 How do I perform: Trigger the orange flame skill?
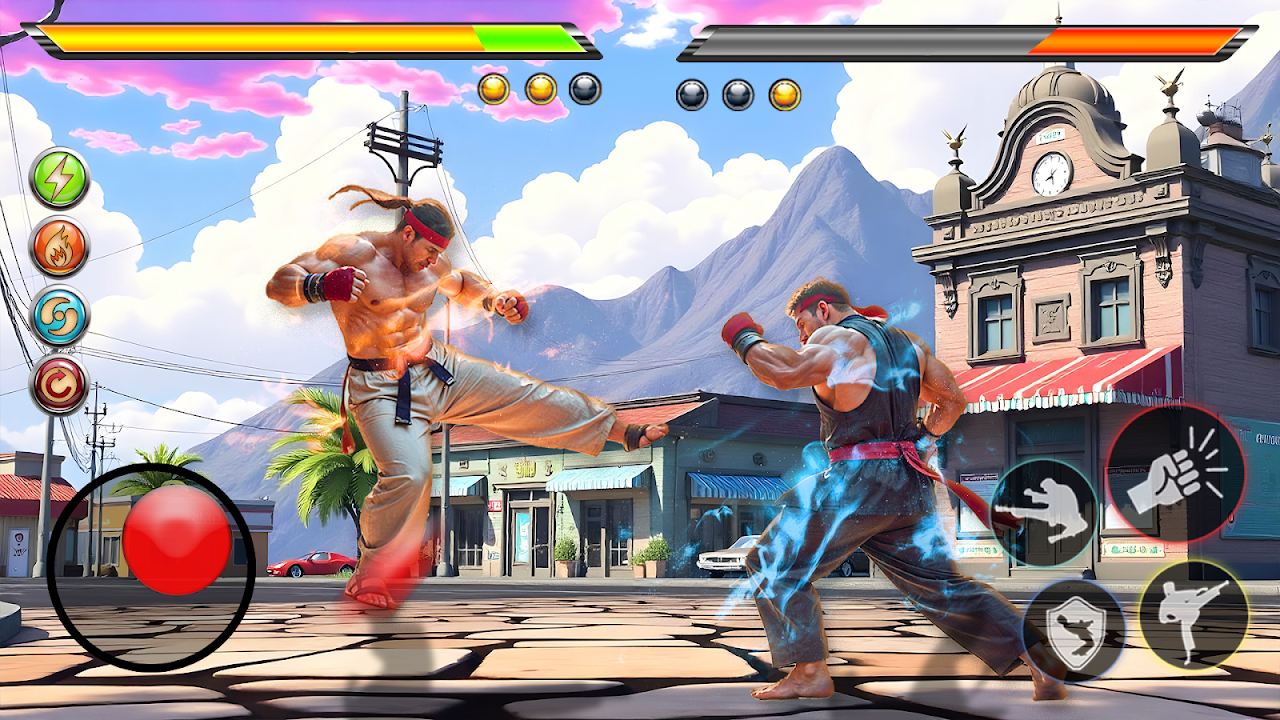point(59,247)
